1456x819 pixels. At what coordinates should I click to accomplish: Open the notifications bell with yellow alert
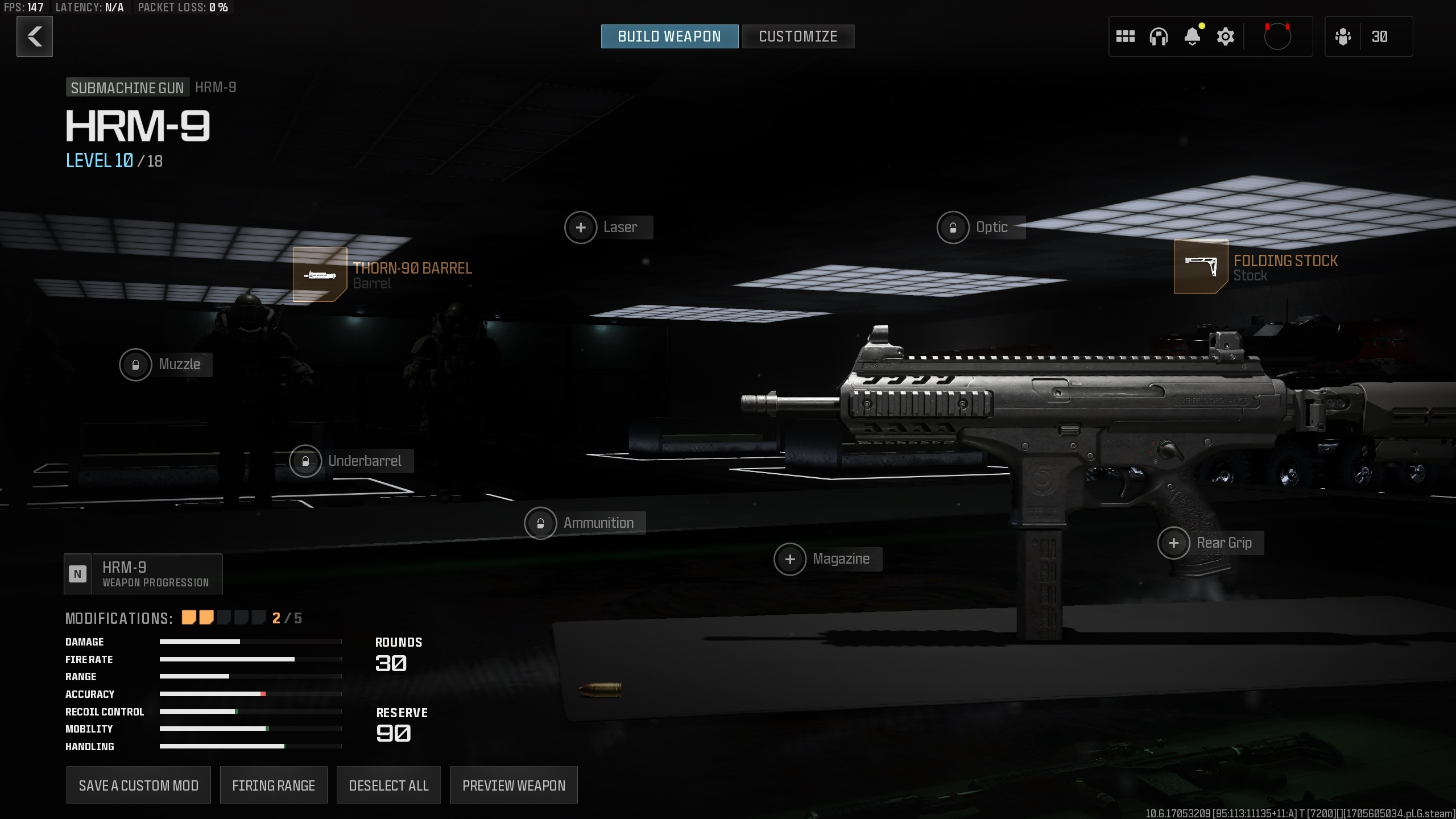coord(1192,36)
